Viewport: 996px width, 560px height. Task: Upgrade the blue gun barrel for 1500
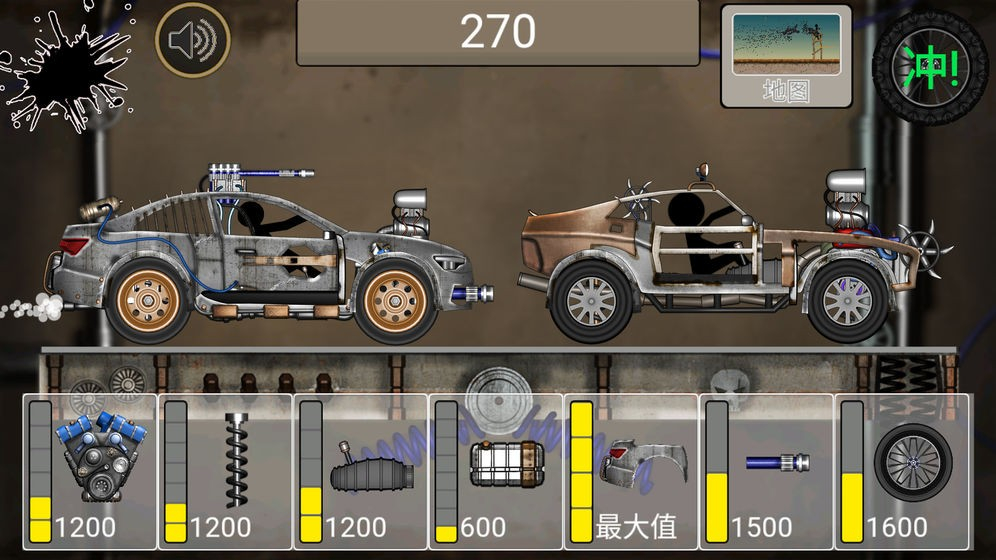(767, 471)
